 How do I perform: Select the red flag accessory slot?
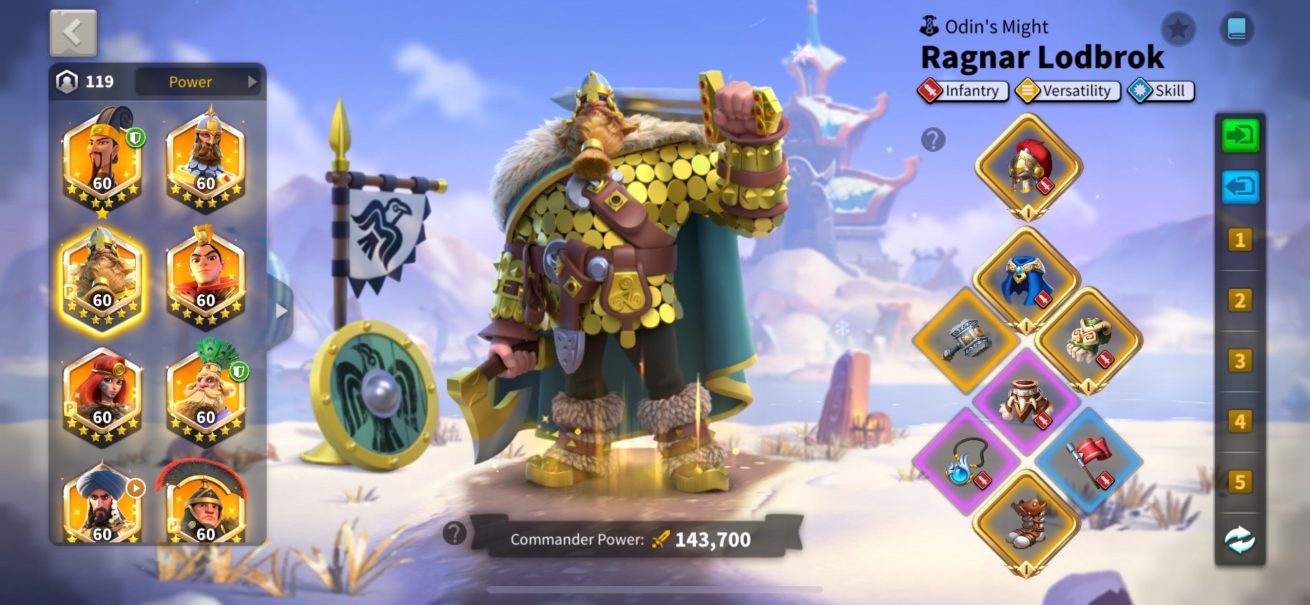1088,459
